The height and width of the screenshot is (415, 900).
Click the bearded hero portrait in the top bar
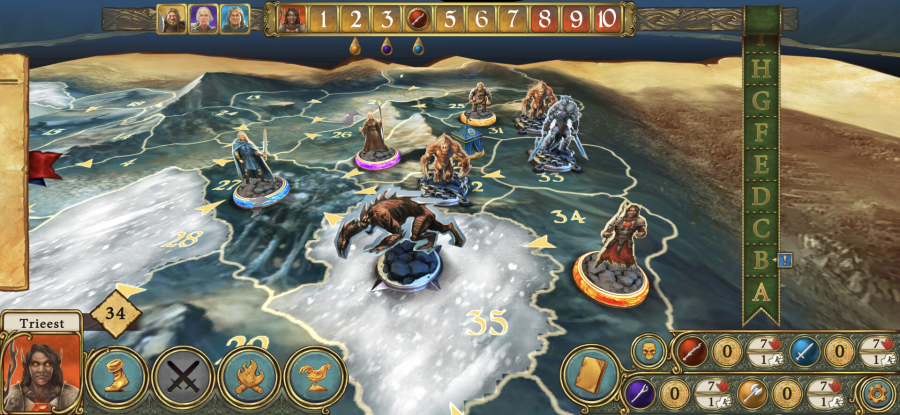click(171, 19)
